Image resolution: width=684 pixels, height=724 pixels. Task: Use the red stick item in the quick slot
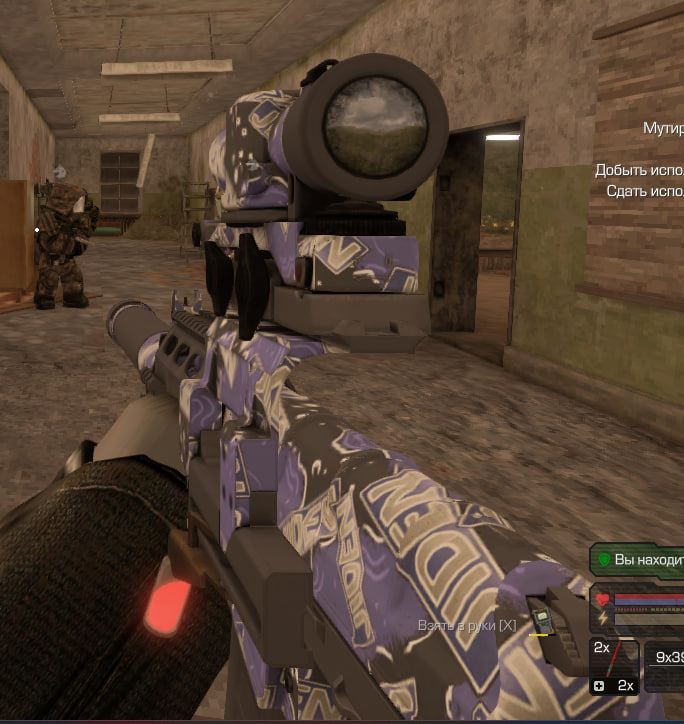[612, 660]
